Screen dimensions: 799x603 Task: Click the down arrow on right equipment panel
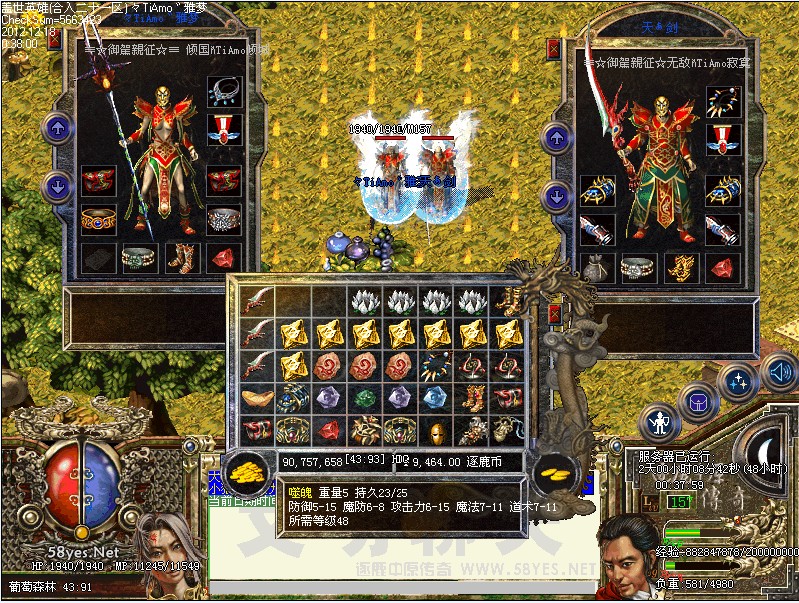556,197
